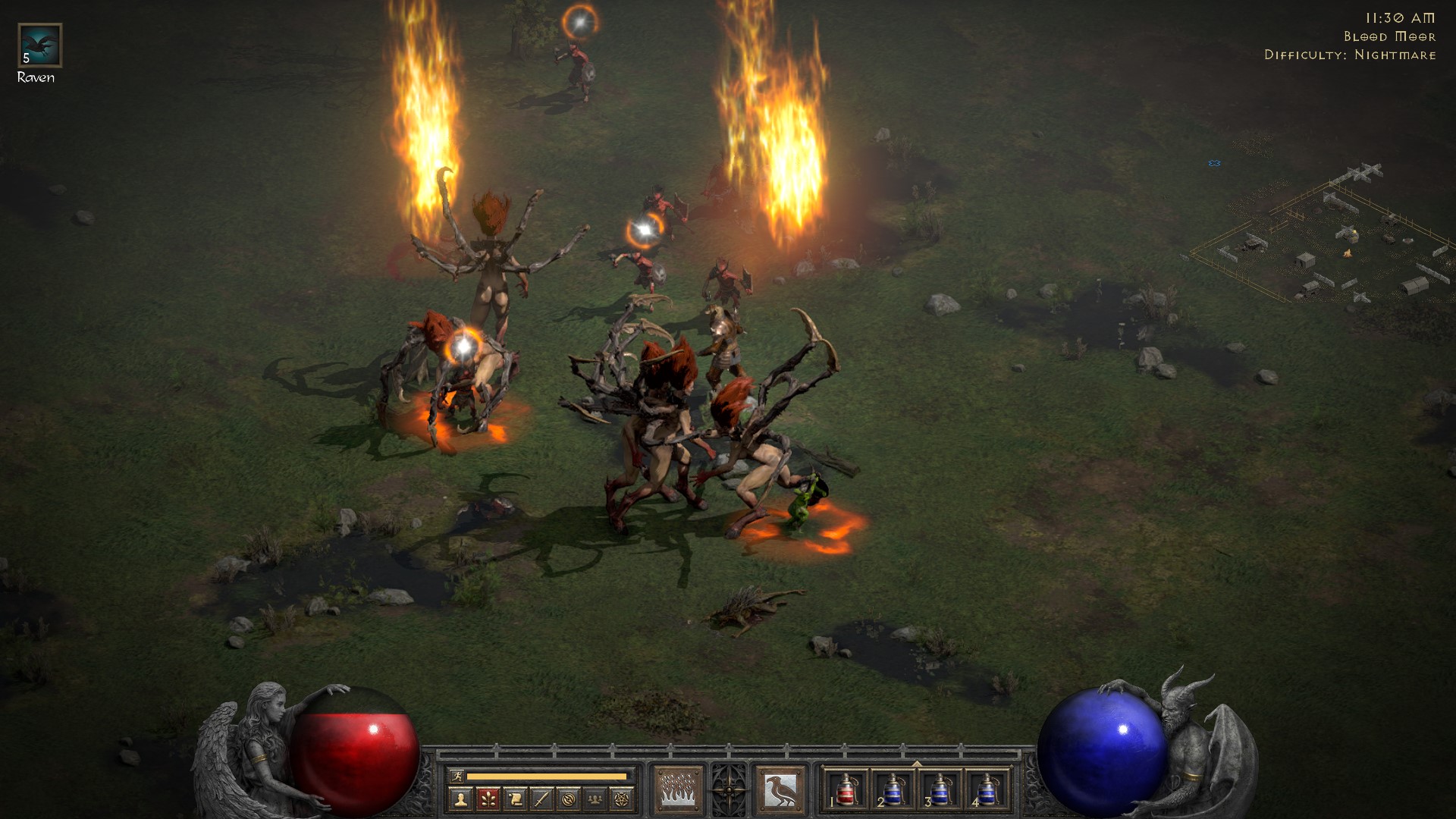Select the Raven right-hand skill icon
Image resolution: width=1456 pixels, height=819 pixels.
[x=780, y=790]
